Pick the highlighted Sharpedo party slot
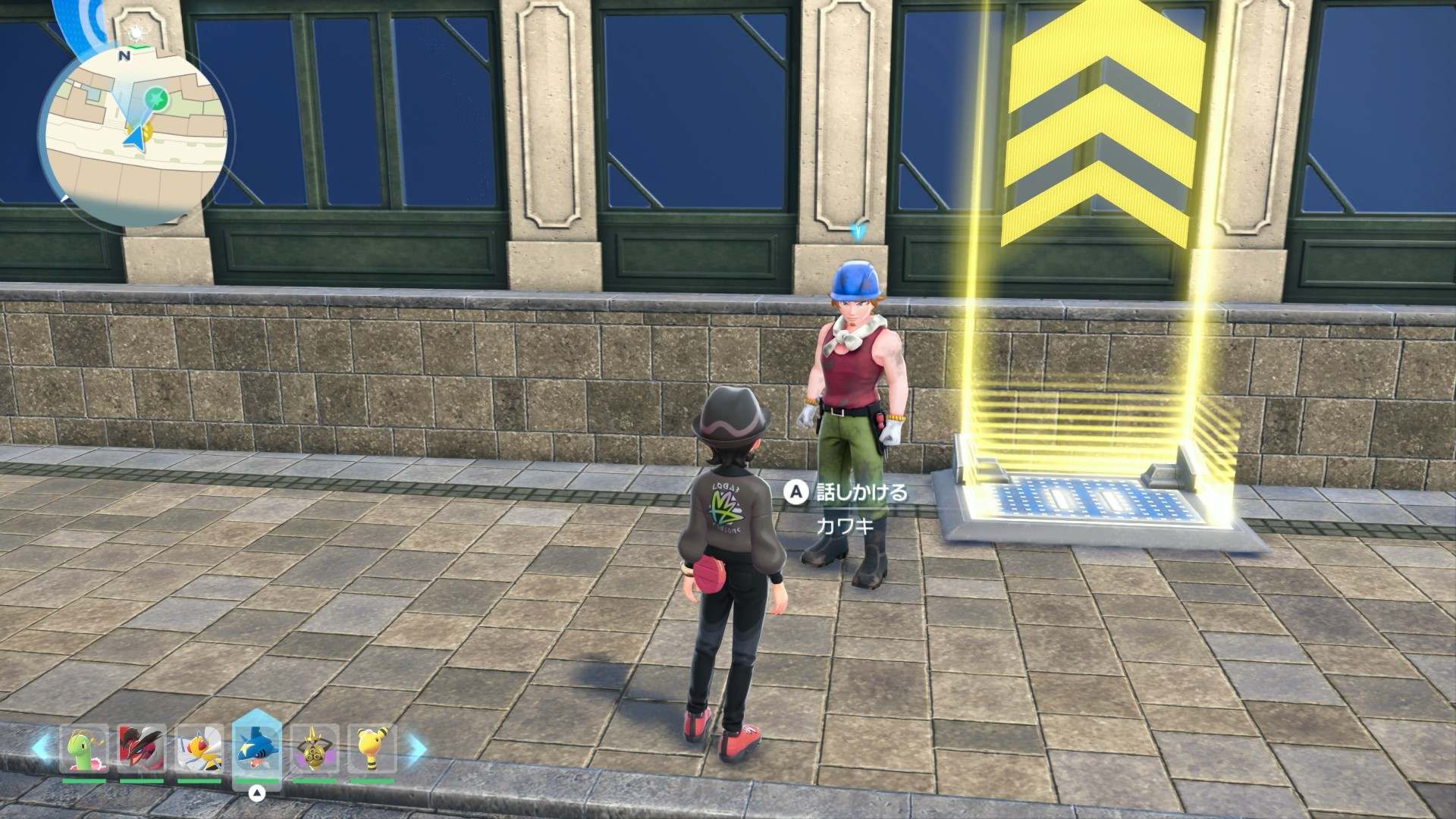 (x=258, y=749)
